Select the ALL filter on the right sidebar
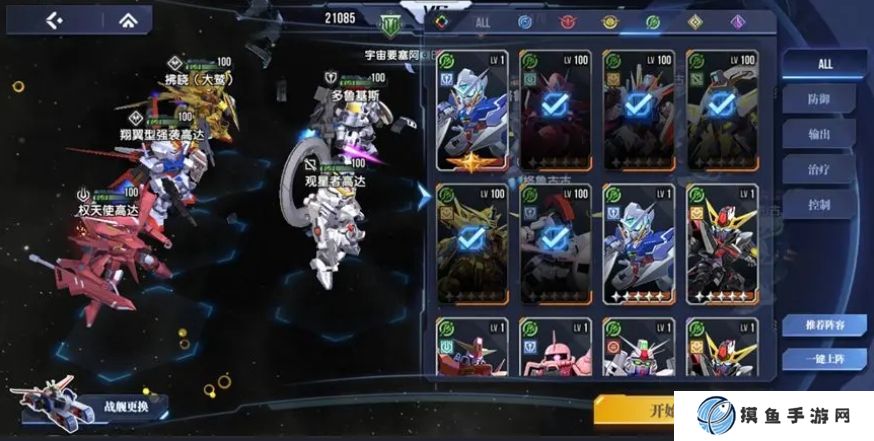874x441 pixels. click(x=825, y=64)
